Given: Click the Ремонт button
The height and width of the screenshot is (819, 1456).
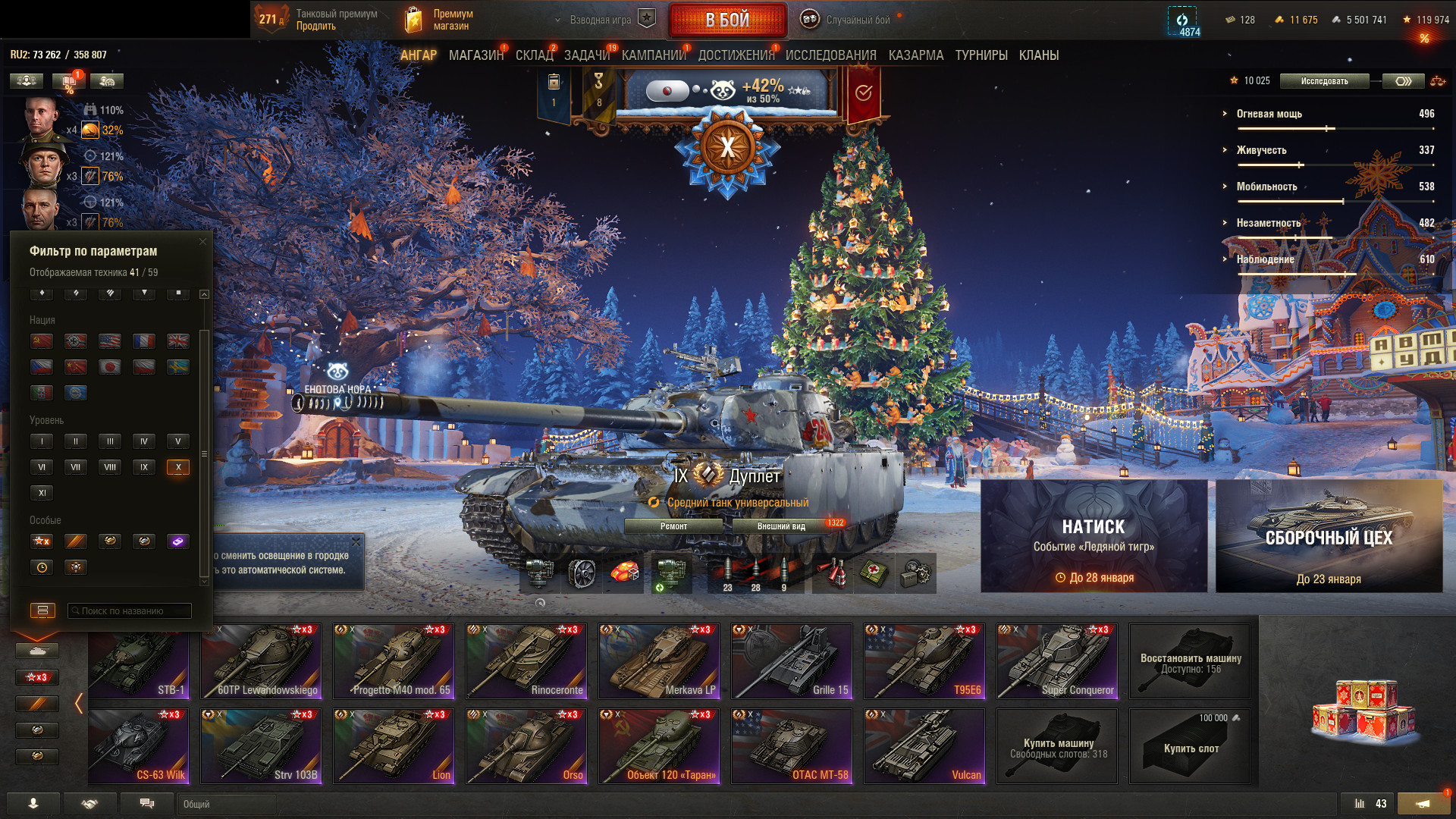Looking at the screenshot, I should point(673,526).
